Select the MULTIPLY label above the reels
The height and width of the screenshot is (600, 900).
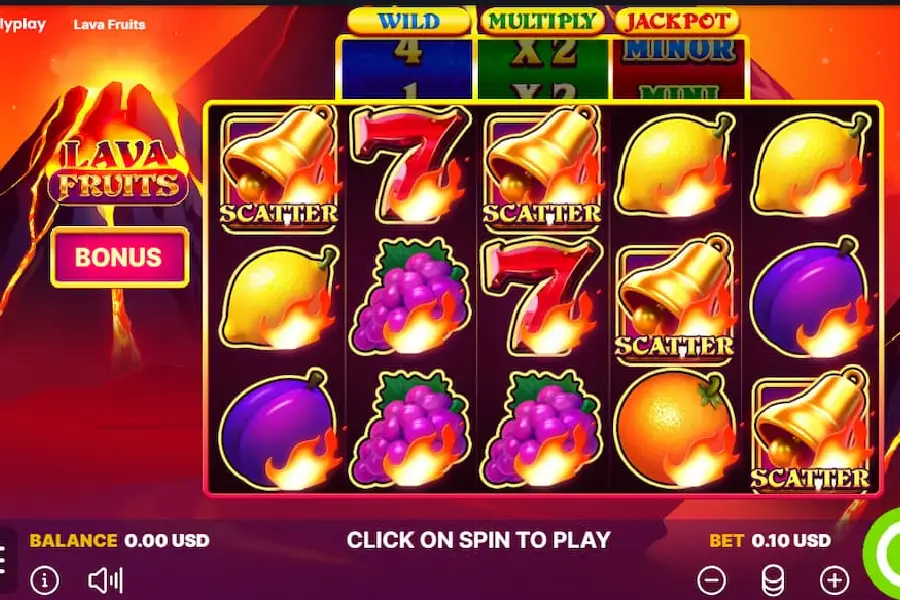pos(542,20)
